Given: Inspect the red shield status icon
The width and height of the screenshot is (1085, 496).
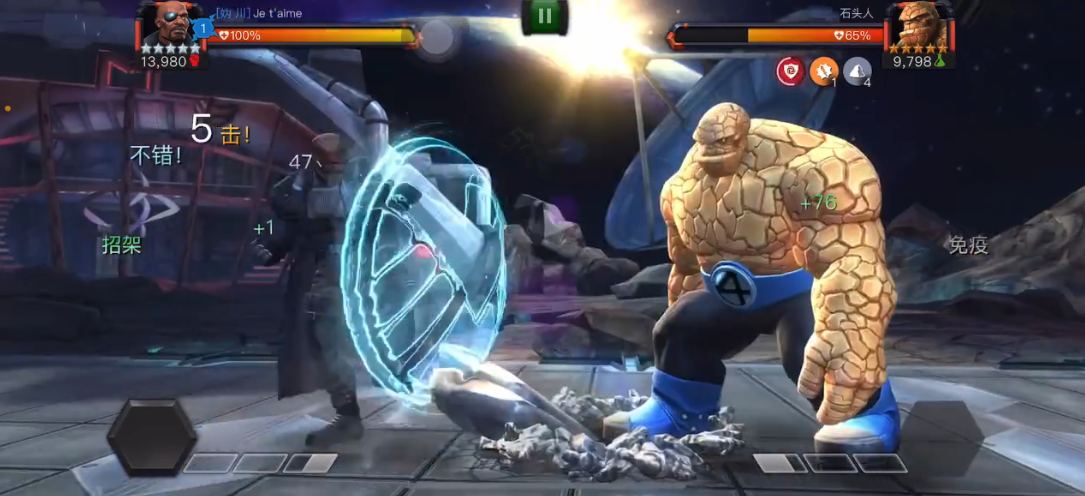Looking at the screenshot, I should click(x=790, y=71).
